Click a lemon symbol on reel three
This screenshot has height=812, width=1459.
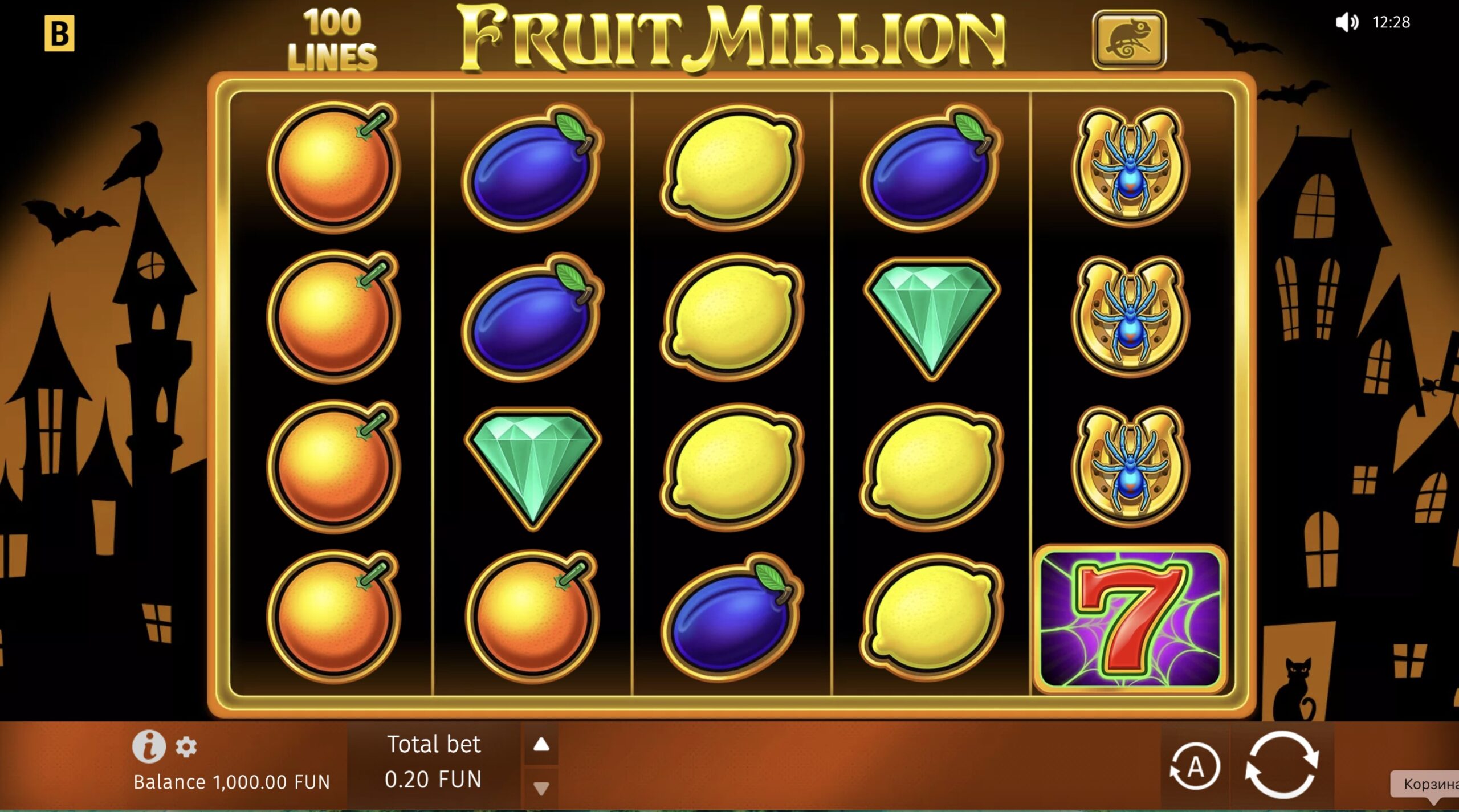pos(731,165)
